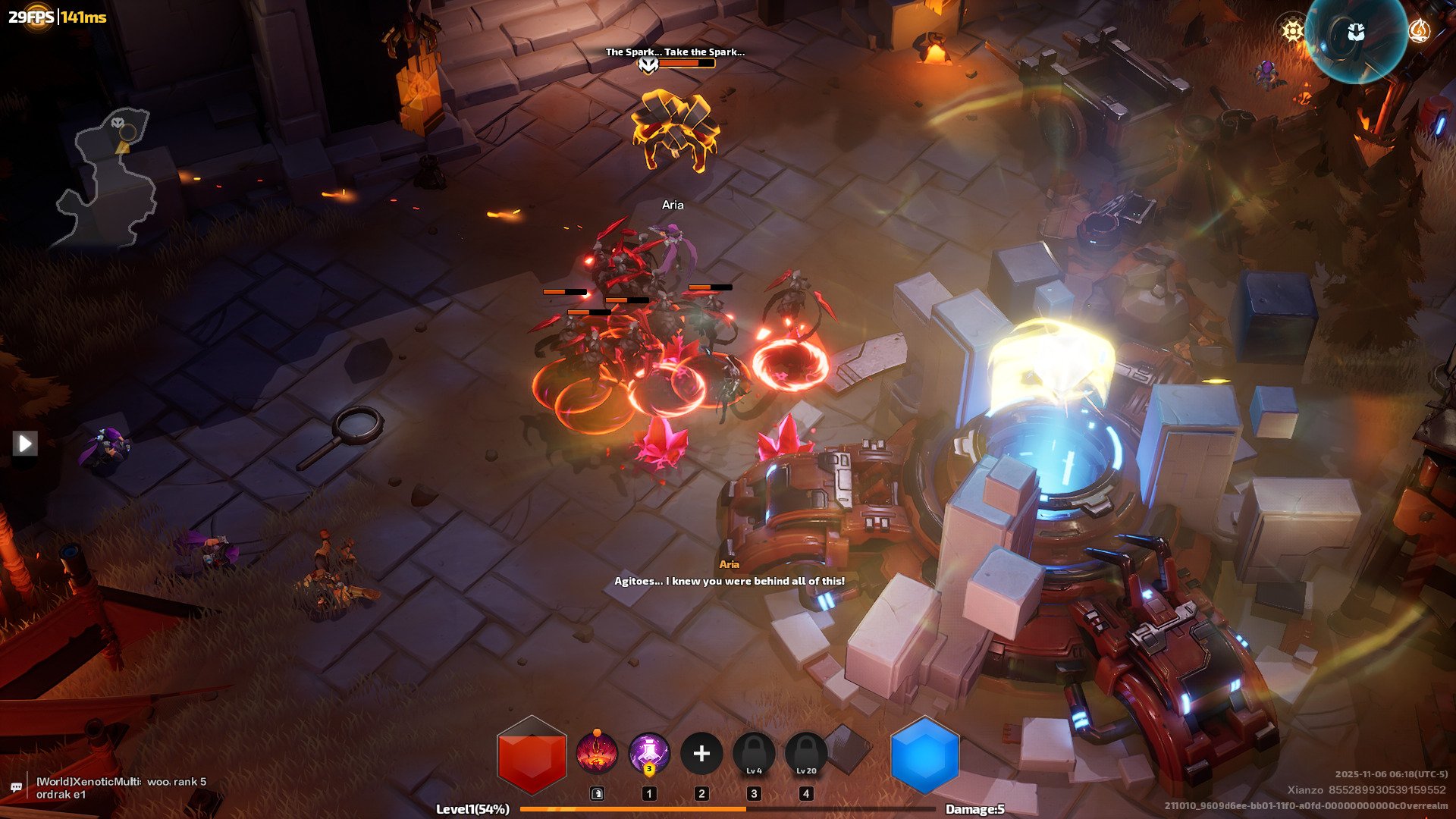
Task: Add a skill to the plus slot
Action: coord(701,754)
